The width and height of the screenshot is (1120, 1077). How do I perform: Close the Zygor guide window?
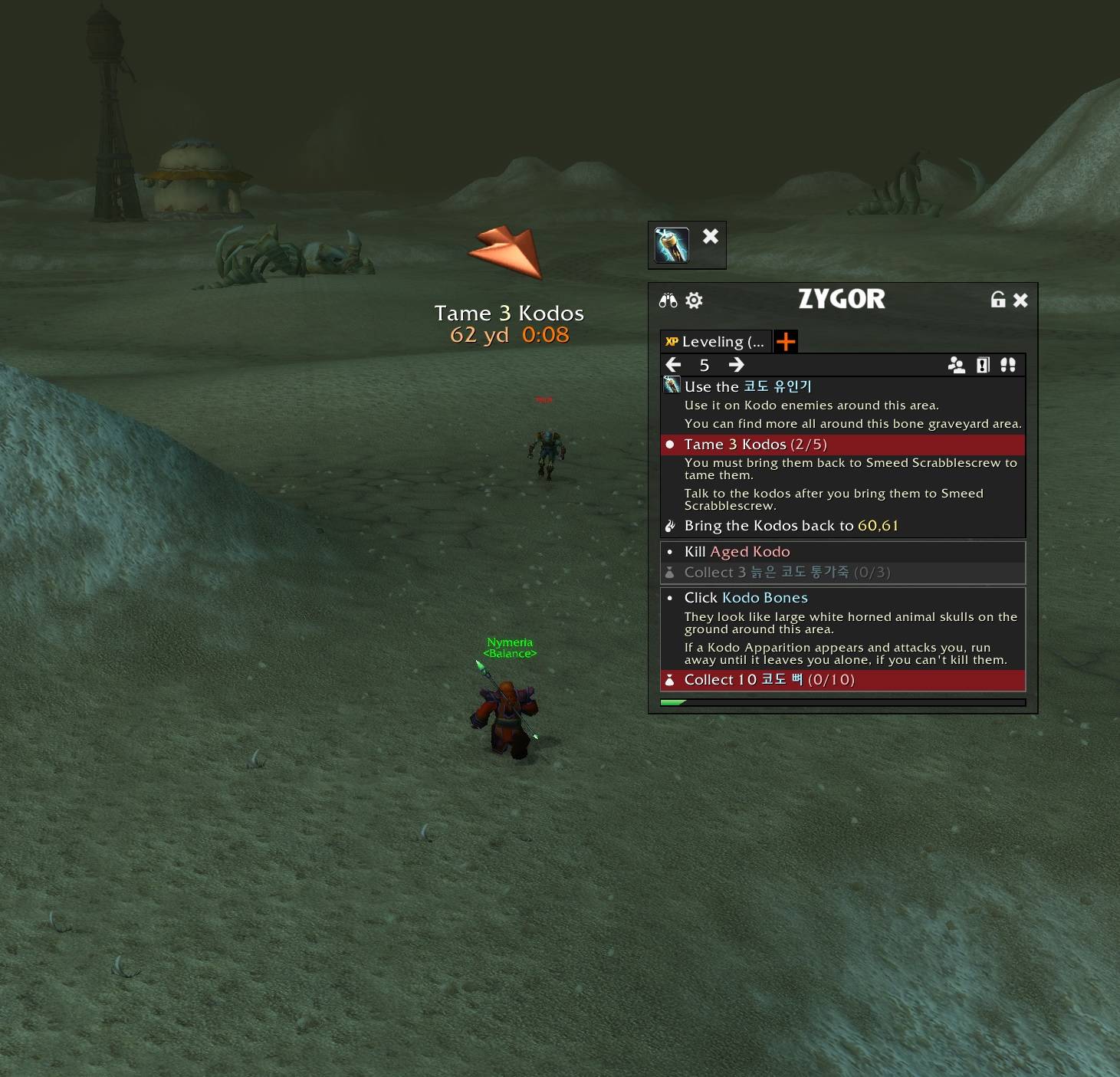click(x=1020, y=300)
